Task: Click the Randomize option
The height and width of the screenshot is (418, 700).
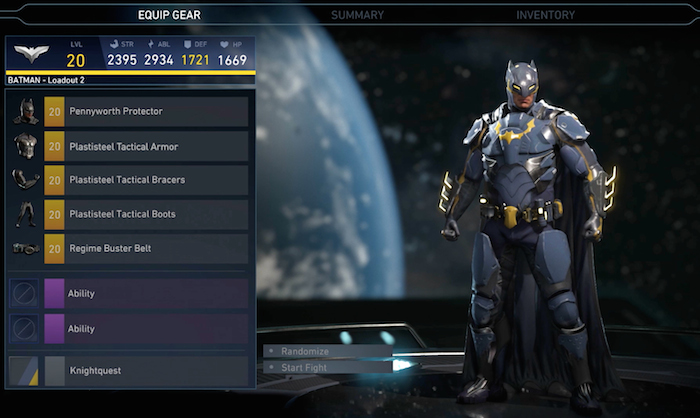Action: point(304,352)
